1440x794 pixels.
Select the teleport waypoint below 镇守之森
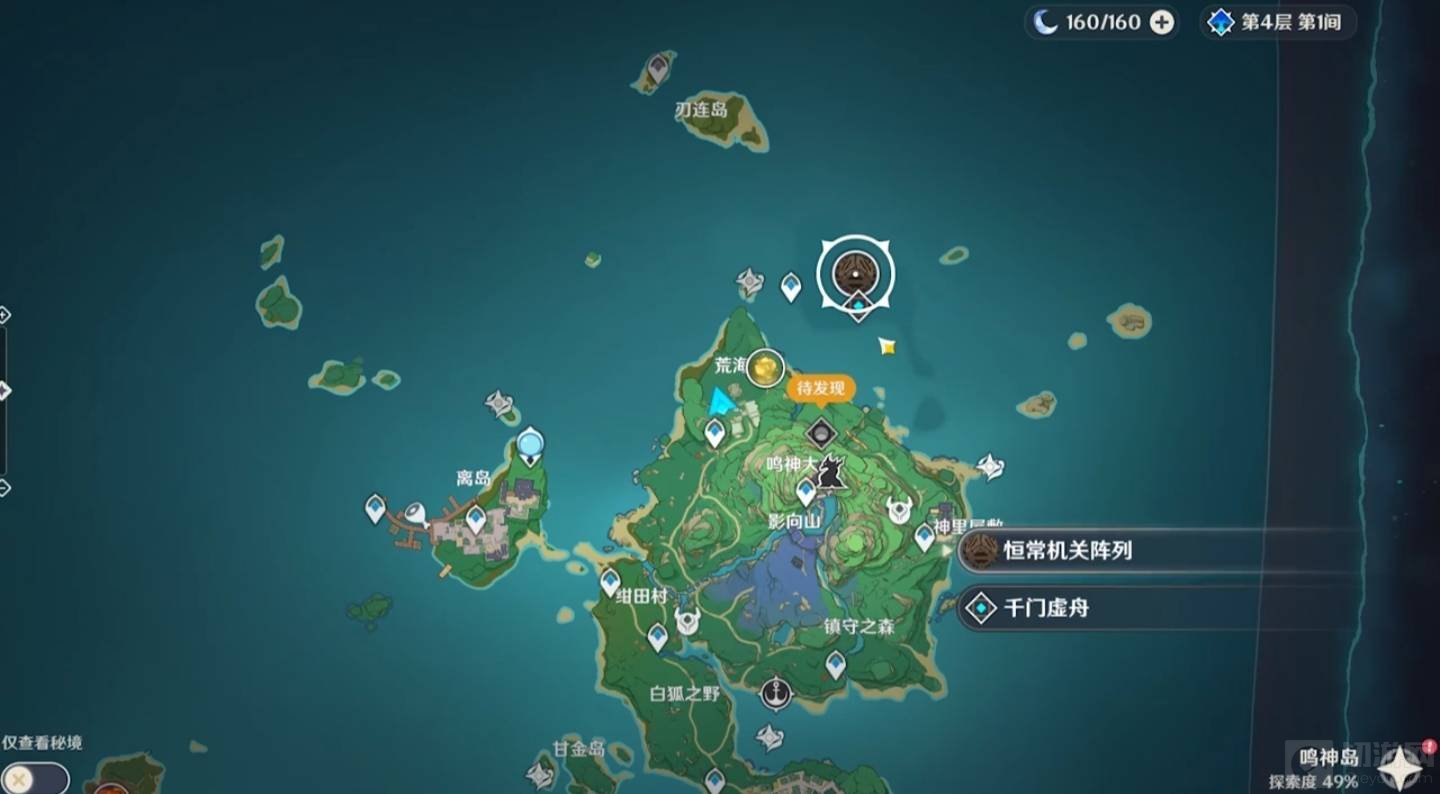tap(835, 664)
